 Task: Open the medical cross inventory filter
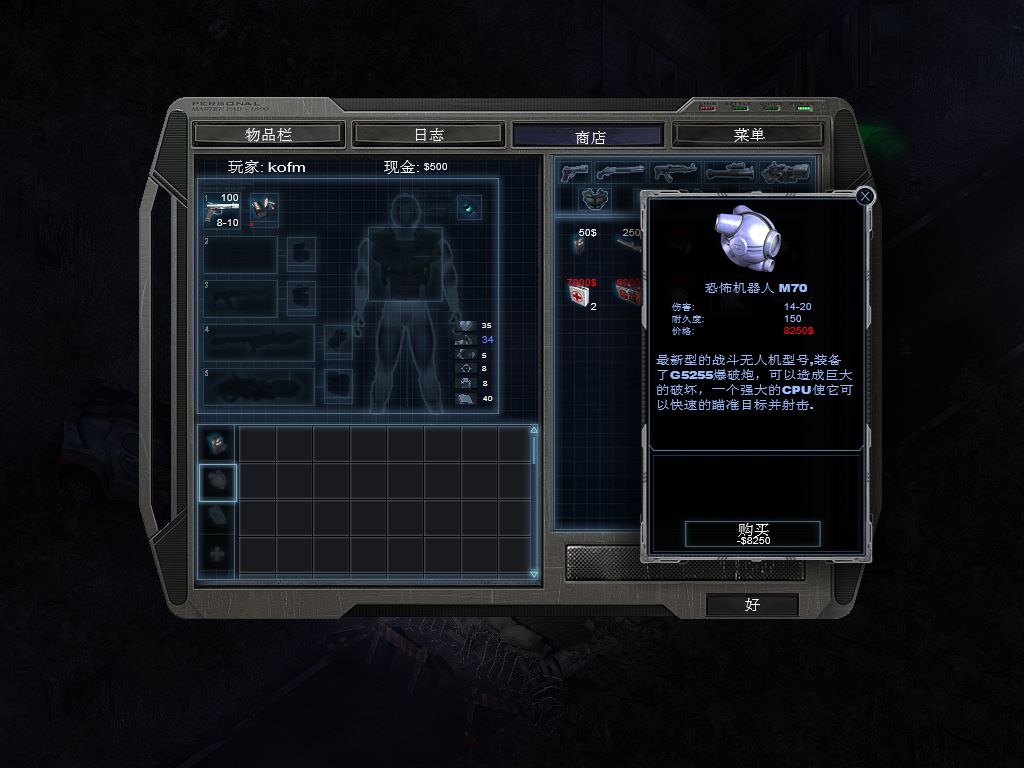coord(217,553)
